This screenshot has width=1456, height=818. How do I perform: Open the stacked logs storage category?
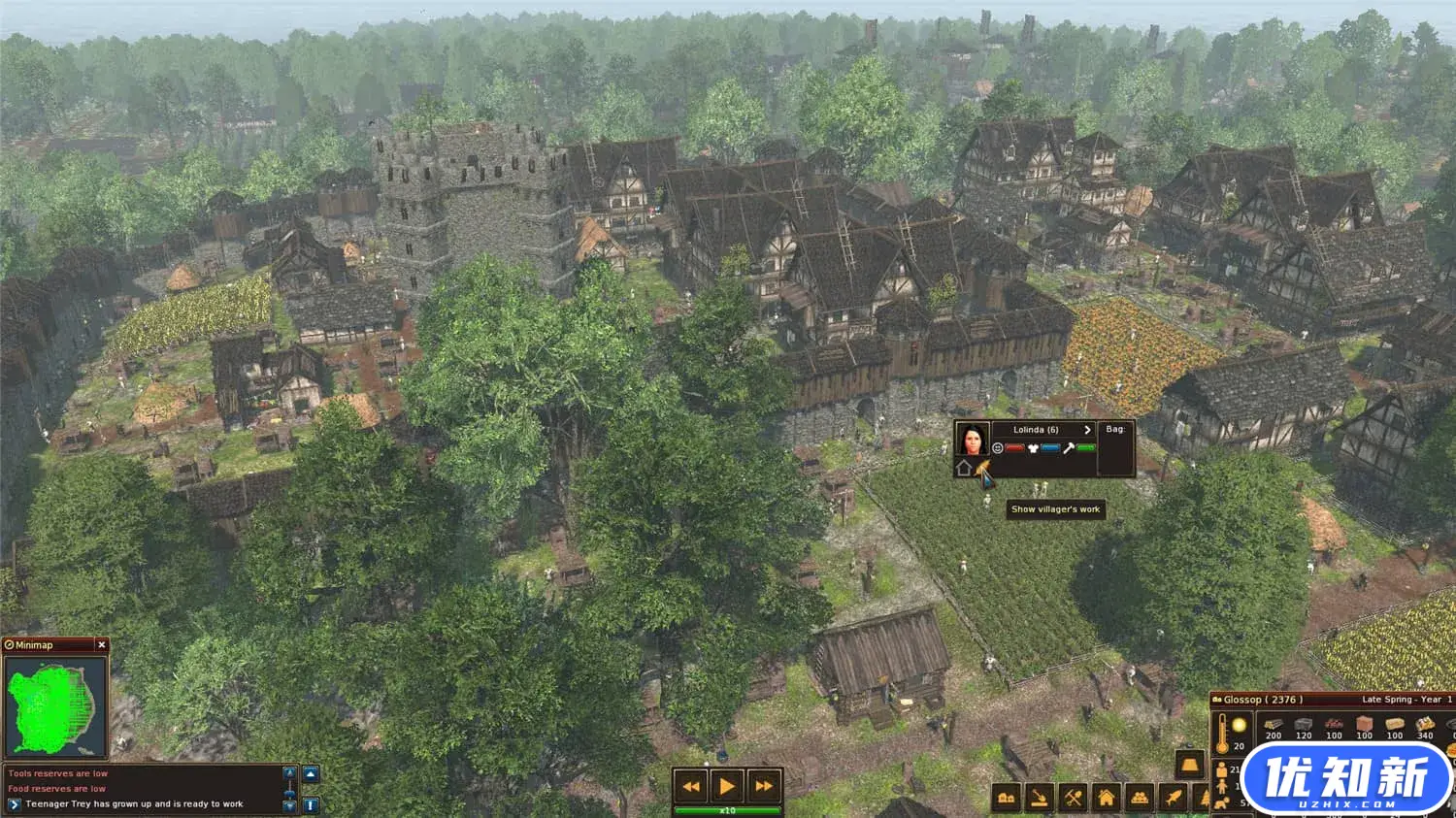coord(1140,799)
